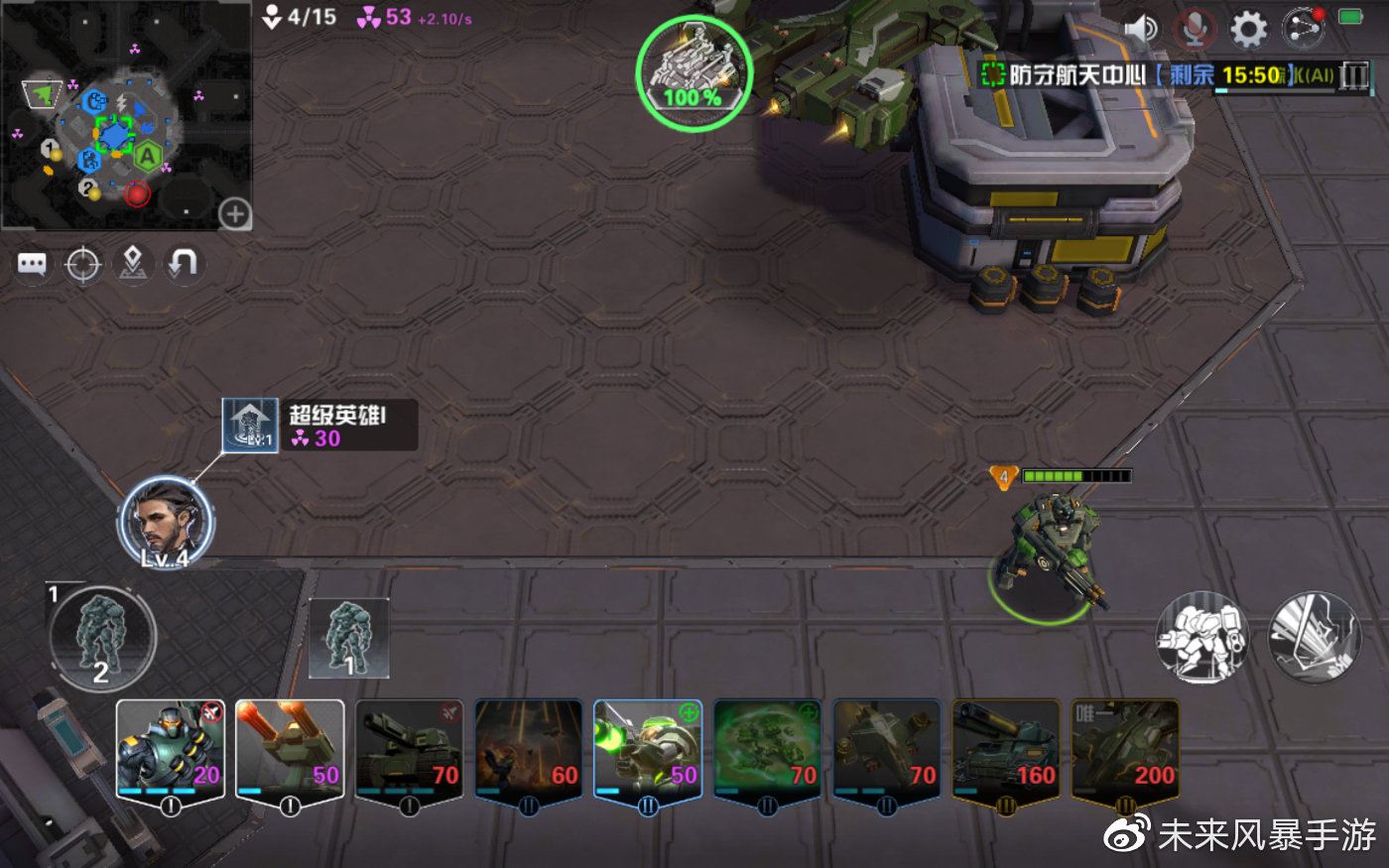Click the 100% warship production indicator
The width and height of the screenshot is (1389, 868).
coord(694,72)
